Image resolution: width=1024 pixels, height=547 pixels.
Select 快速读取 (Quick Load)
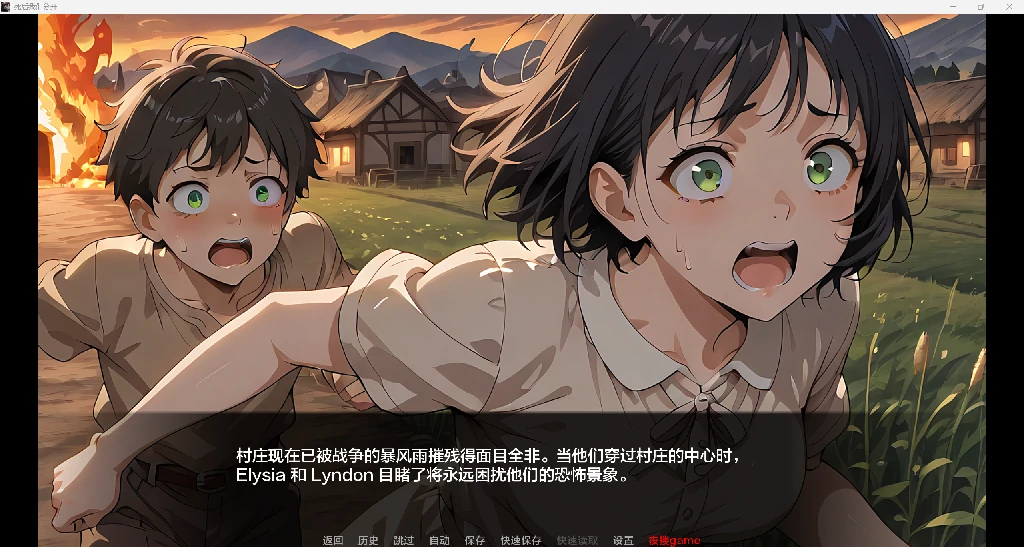coord(577,540)
